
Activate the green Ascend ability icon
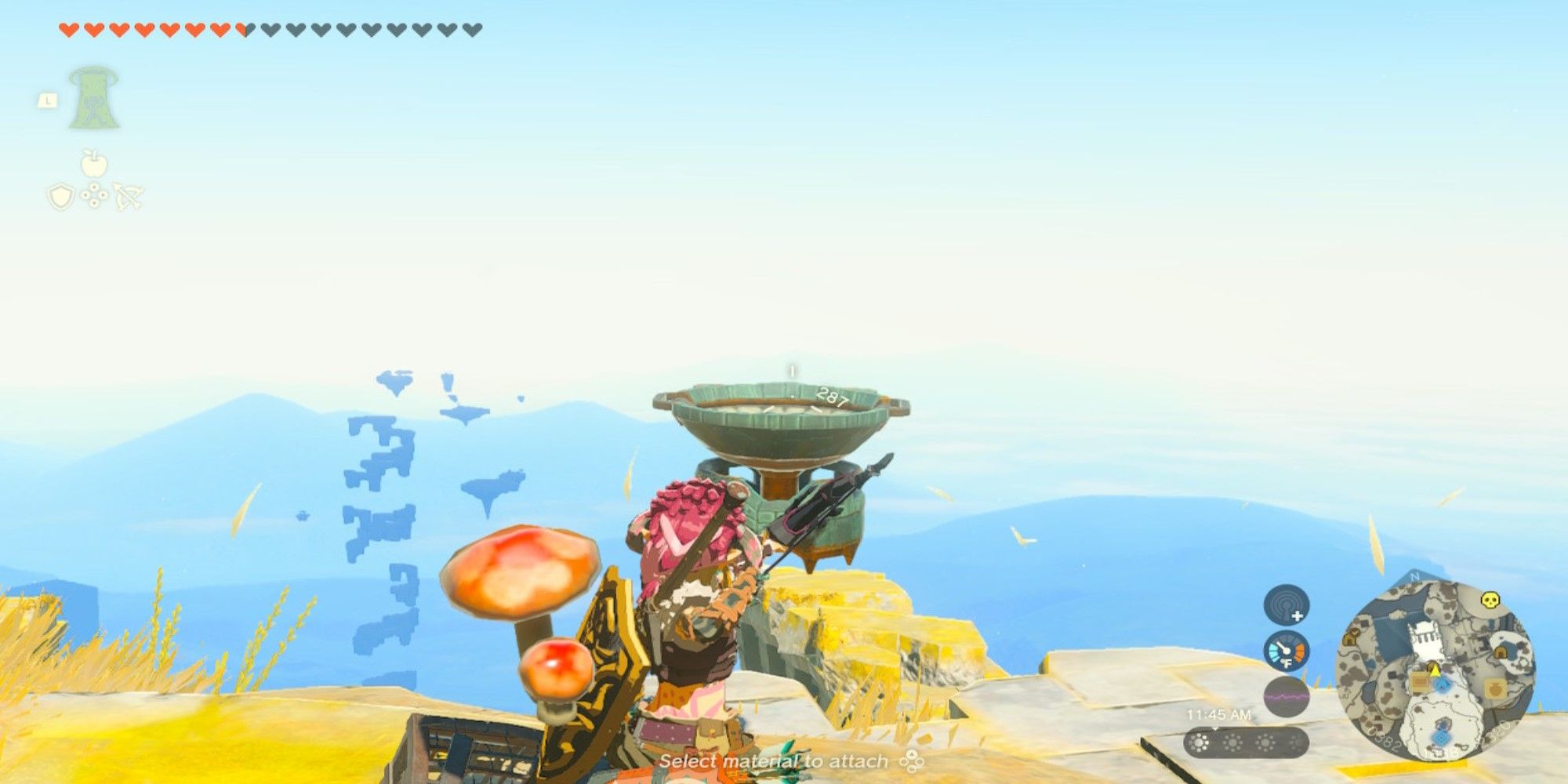93,98
